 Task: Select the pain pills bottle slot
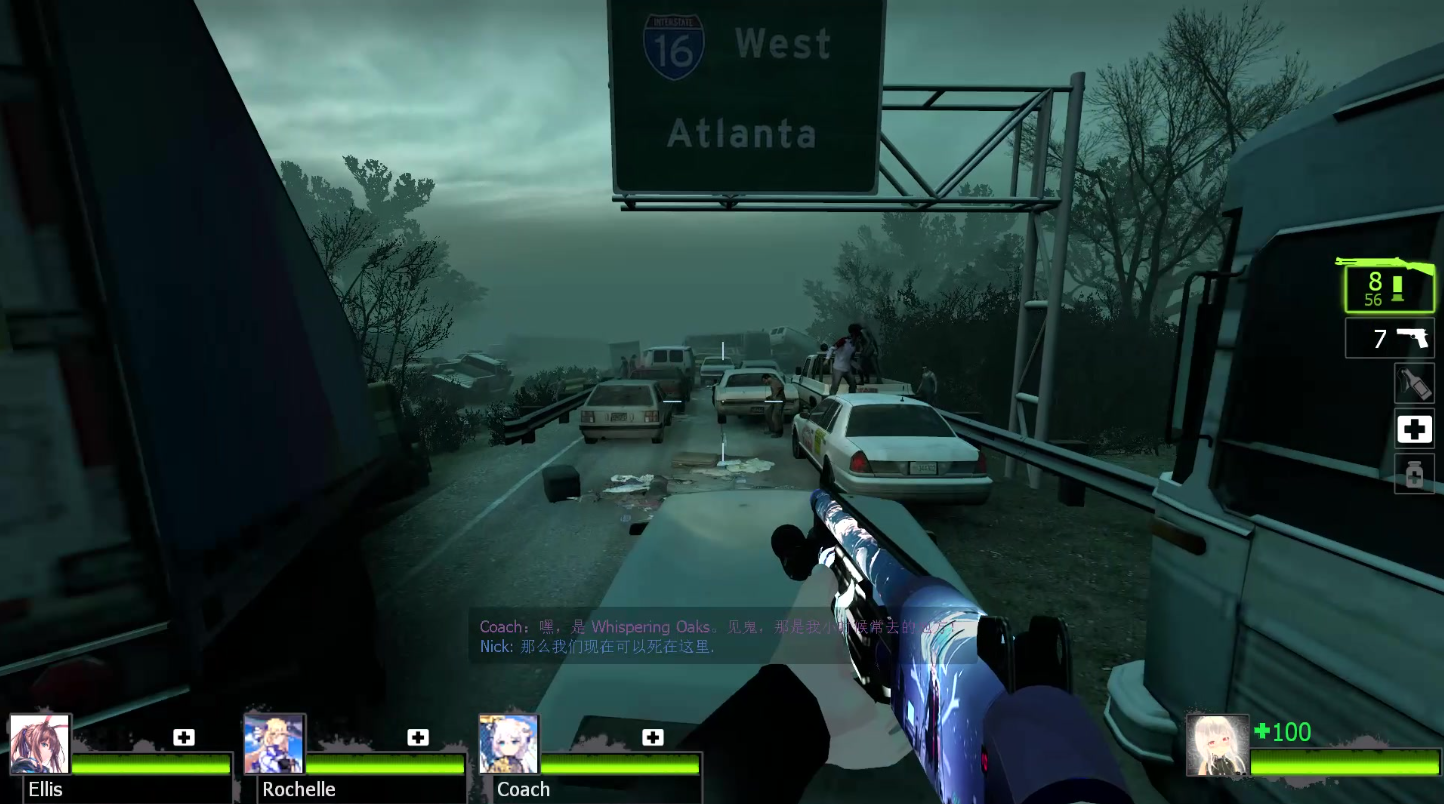[x=1414, y=474]
